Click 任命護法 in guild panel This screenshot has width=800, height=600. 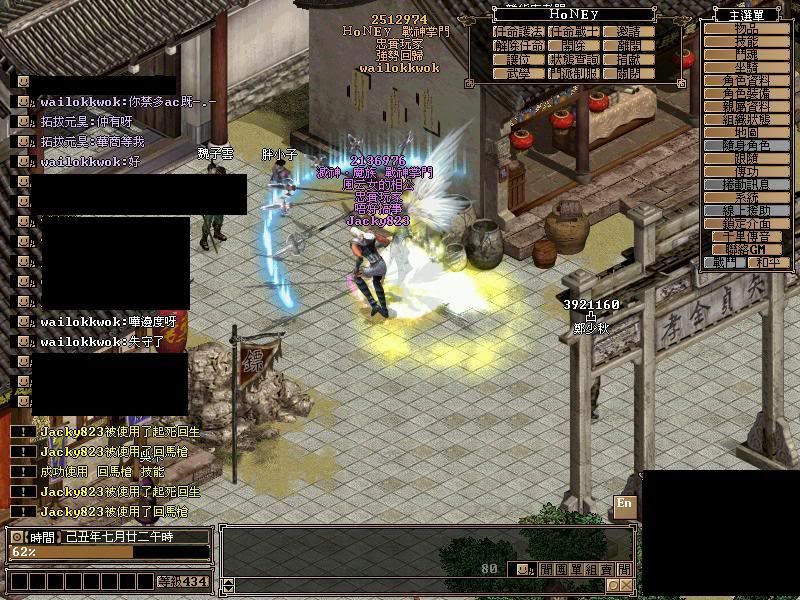[x=518, y=32]
